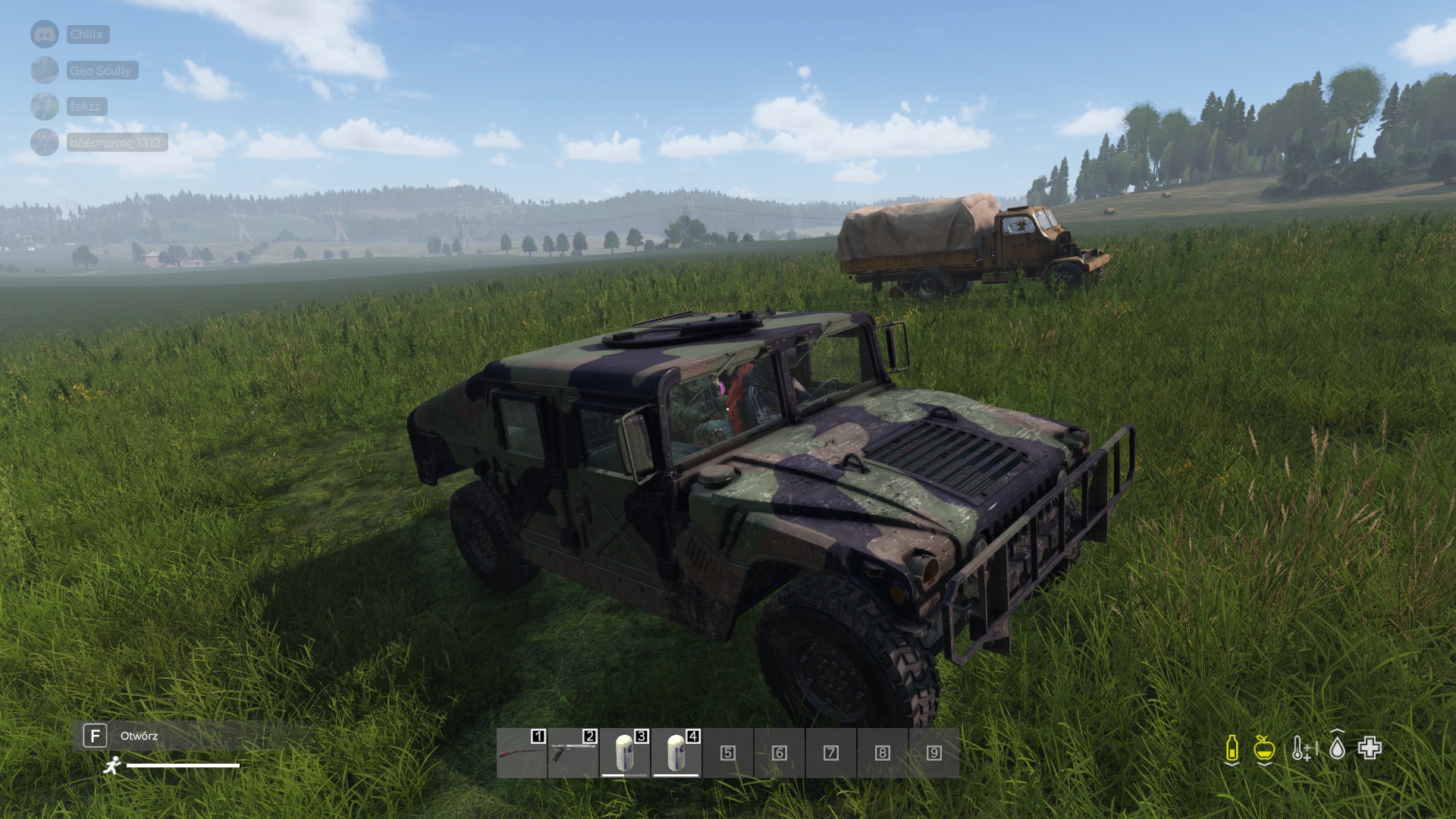The image size is (1456, 819).
Task: Click Geo Scully in the Discord overlay
Action: (100, 71)
